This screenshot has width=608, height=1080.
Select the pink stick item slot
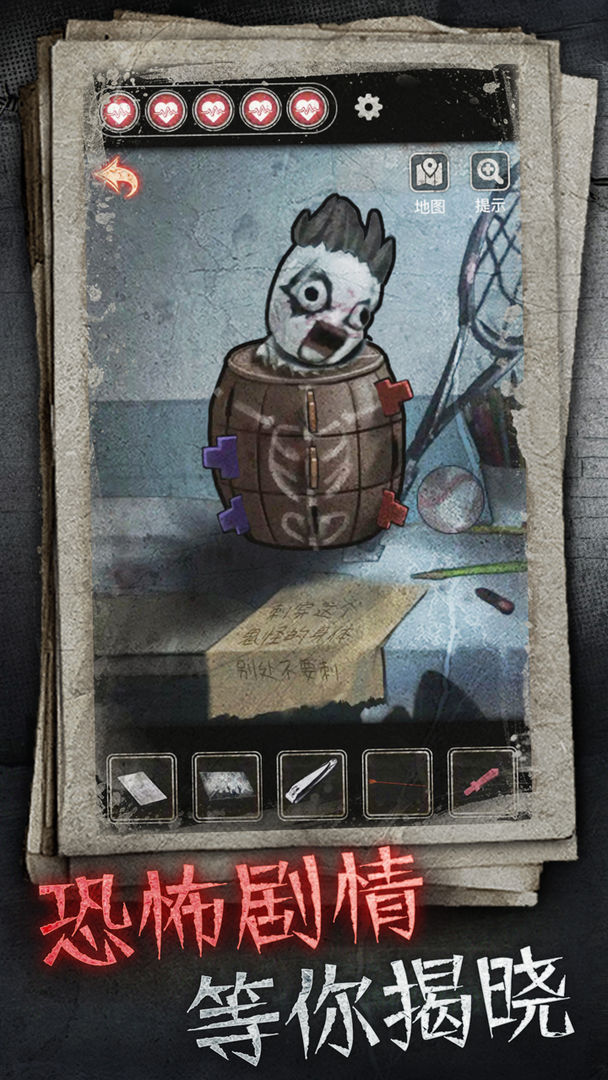(x=482, y=787)
